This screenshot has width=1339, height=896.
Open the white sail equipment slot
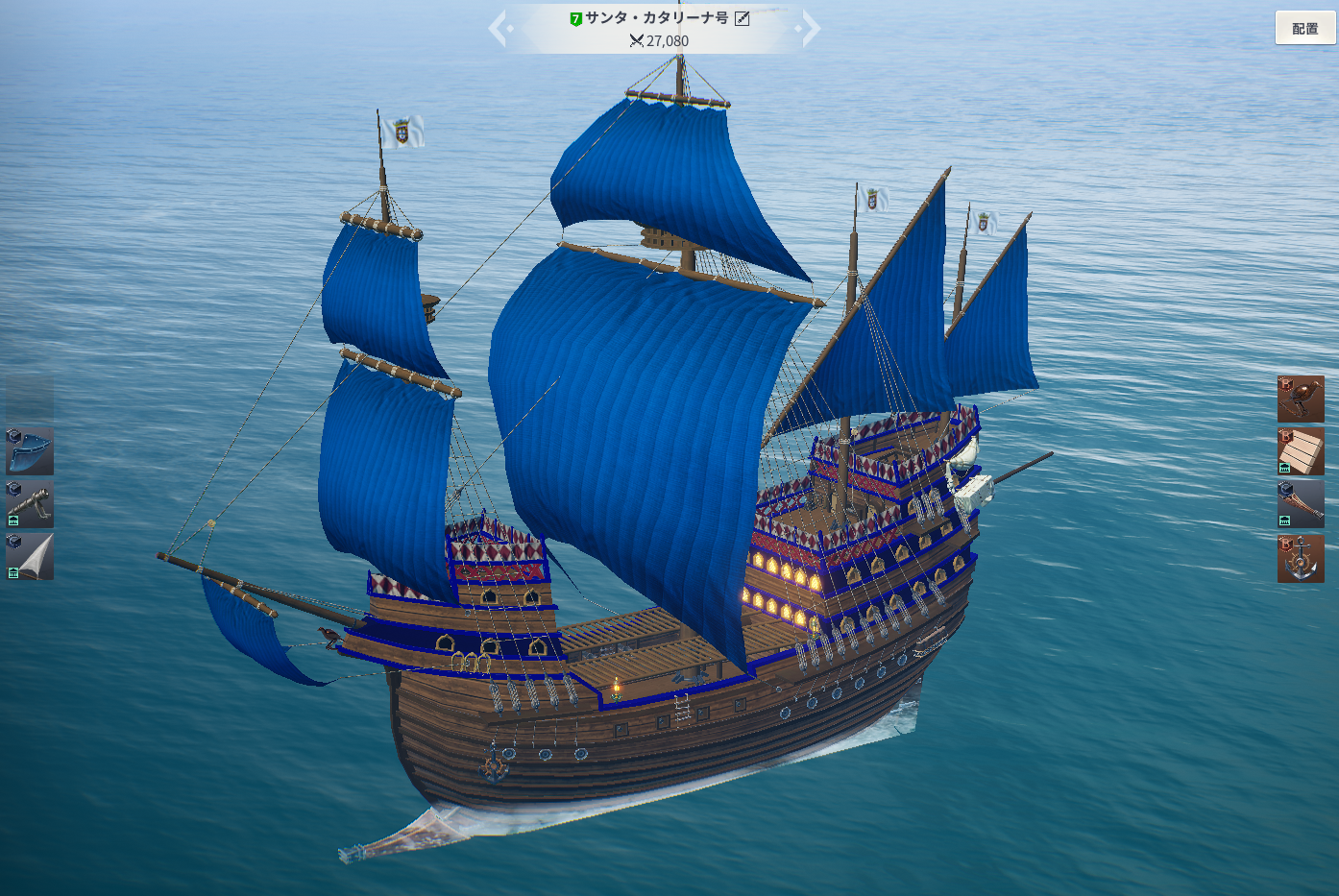point(30,557)
